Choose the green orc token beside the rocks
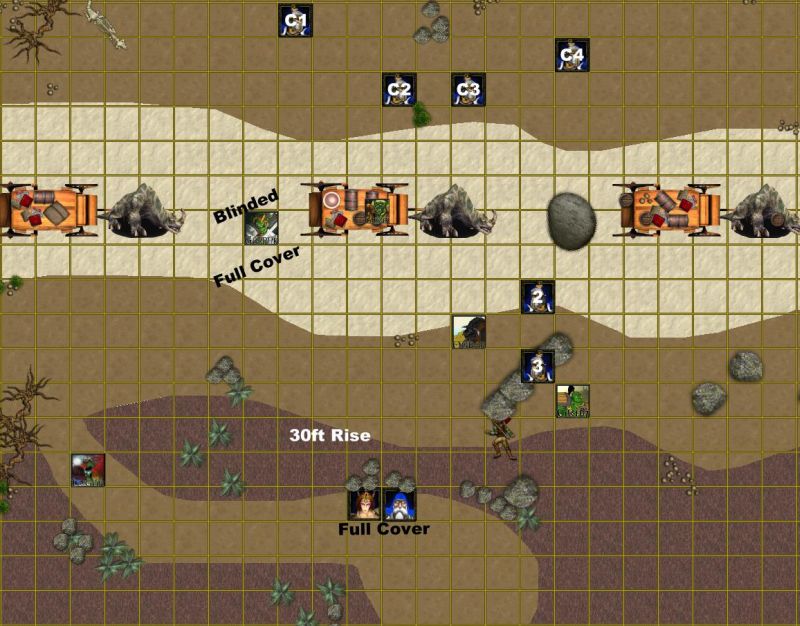 [572, 401]
